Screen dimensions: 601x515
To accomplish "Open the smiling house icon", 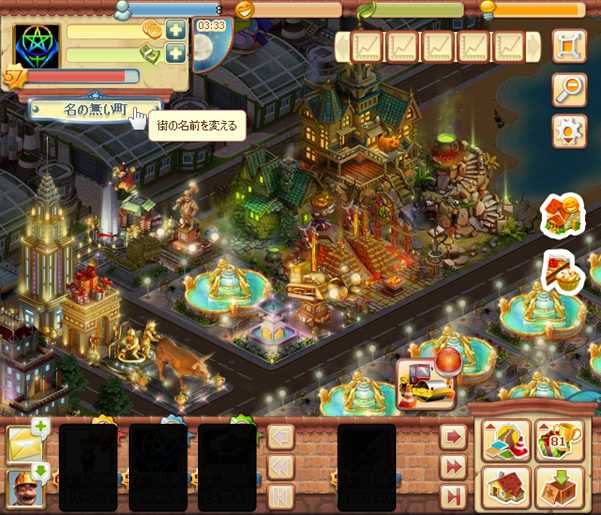I will point(563,215).
